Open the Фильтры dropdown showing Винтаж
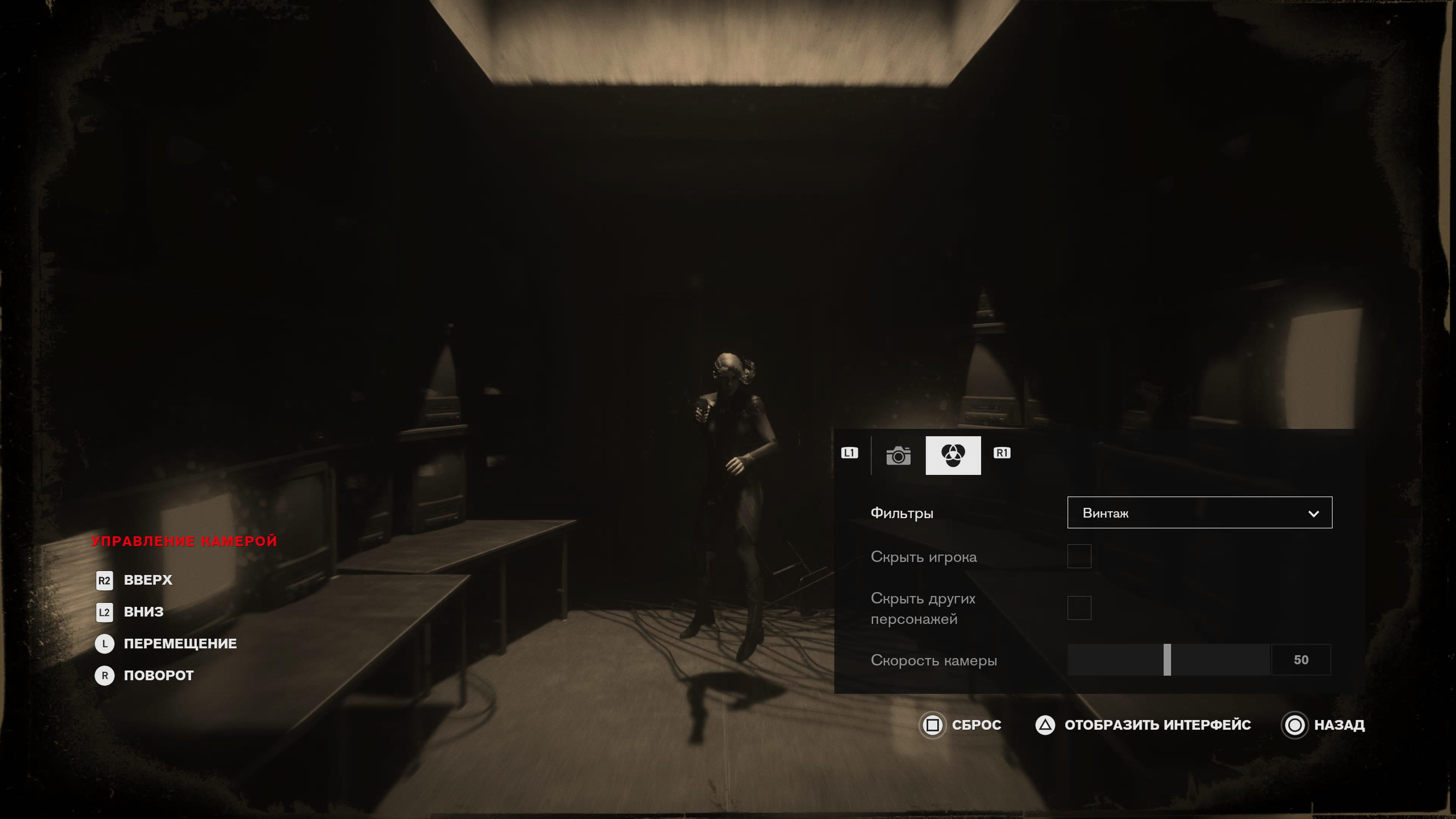The height and width of the screenshot is (819, 1456). point(1199,513)
